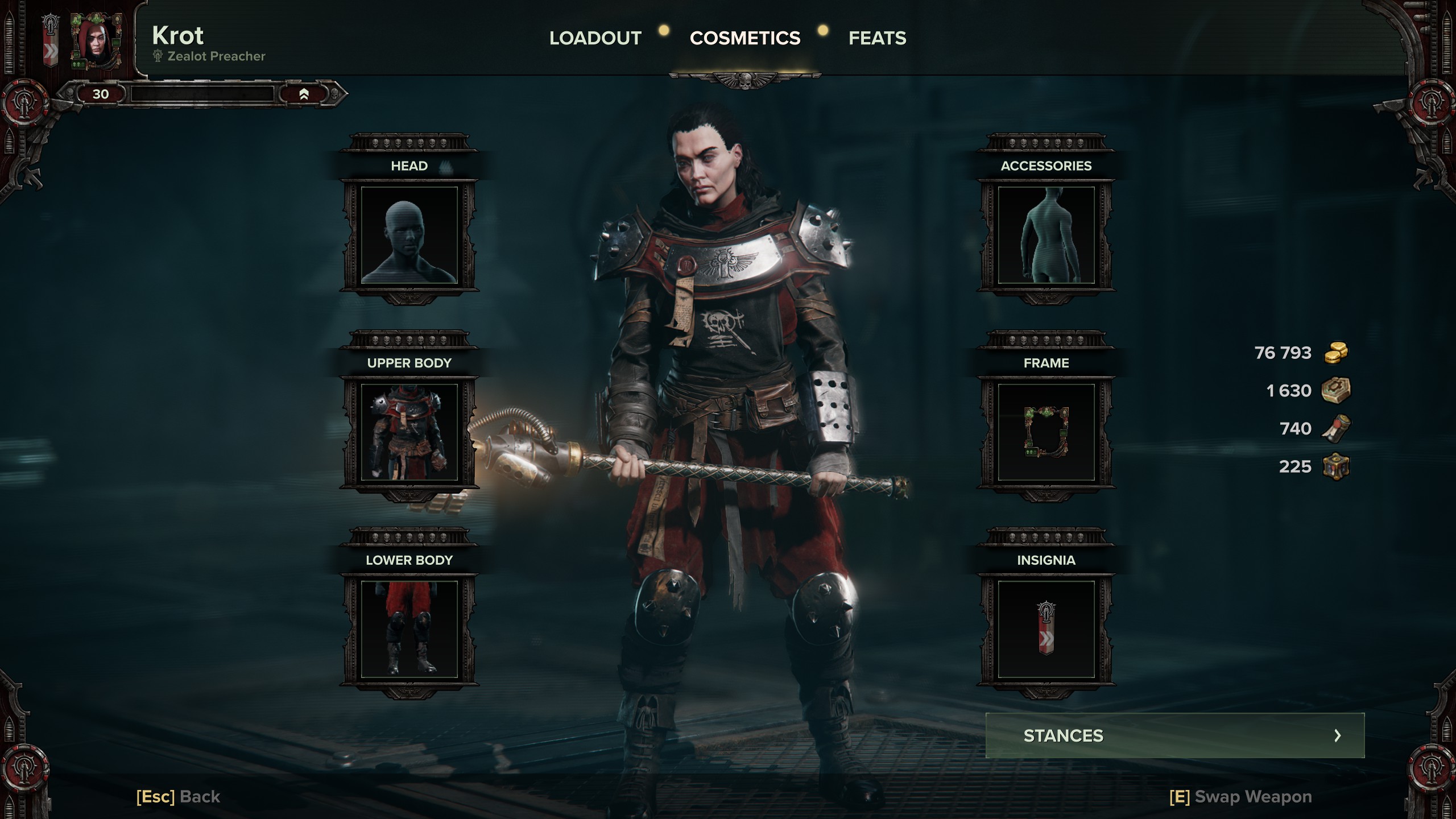Viewport: 1456px width, 819px height.
Task: Choose the Lower Body cosmetic slot
Action: click(x=409, y=629)
